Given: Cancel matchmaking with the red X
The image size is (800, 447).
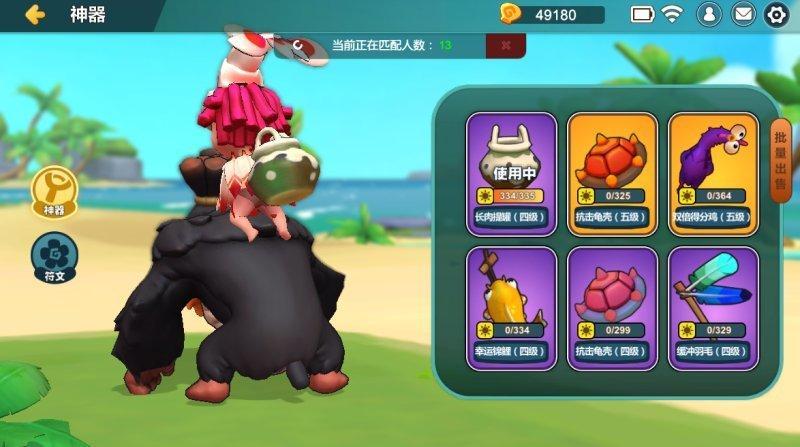Looking at the screenshot, I should pyautogui.click(x=506, y=45).
